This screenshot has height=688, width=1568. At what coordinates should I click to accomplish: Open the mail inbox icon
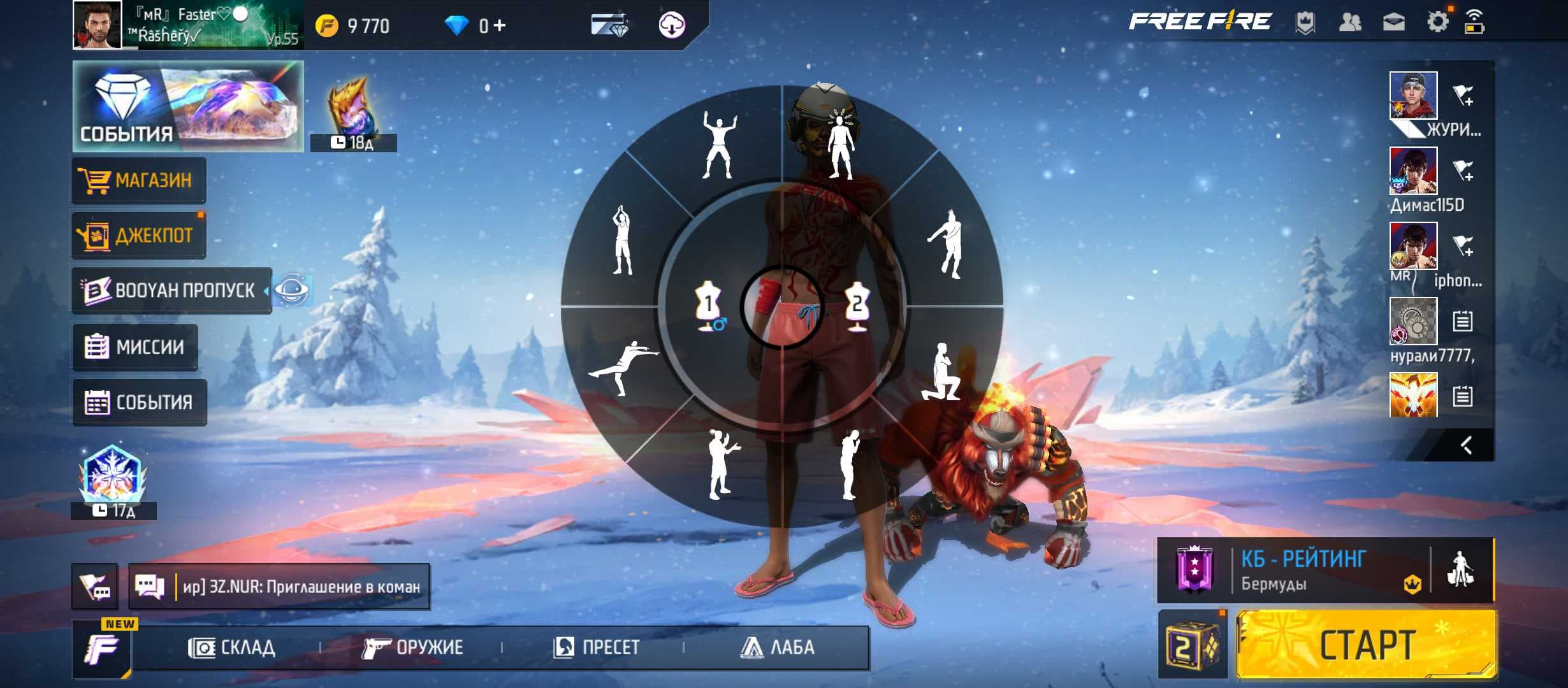tap(1394, 23)
